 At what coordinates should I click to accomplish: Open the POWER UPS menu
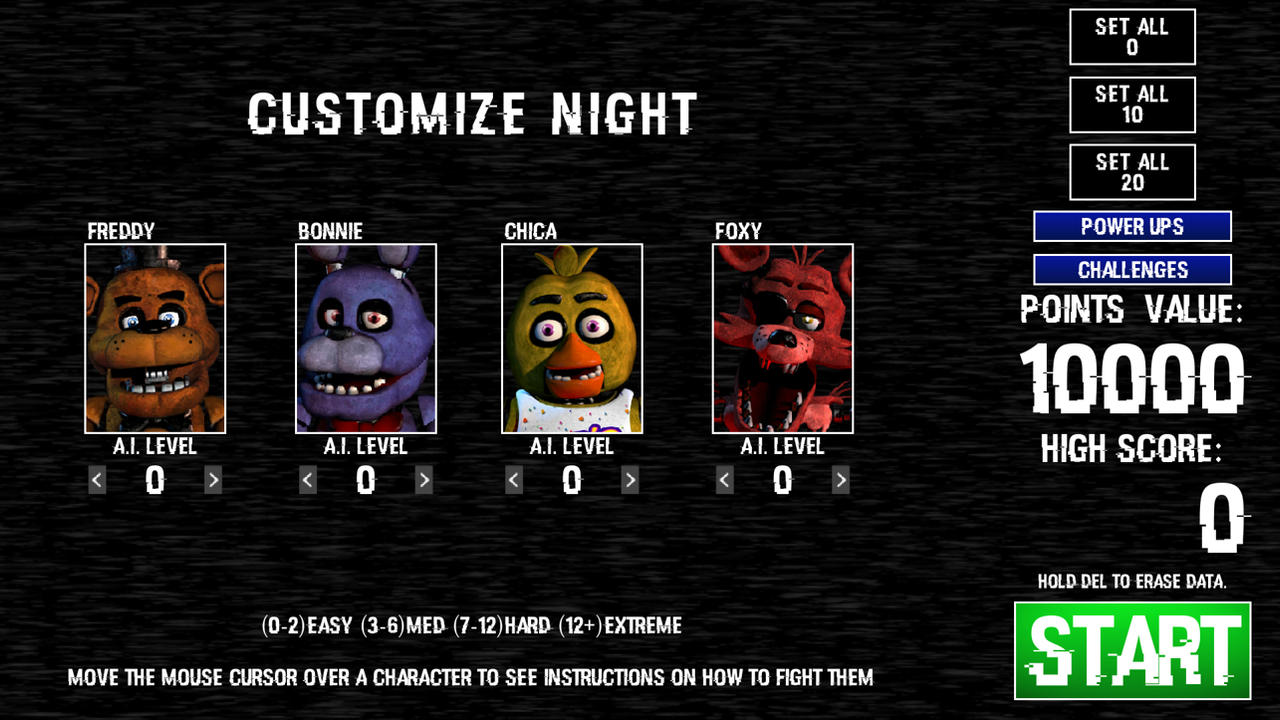[1132, 227]
